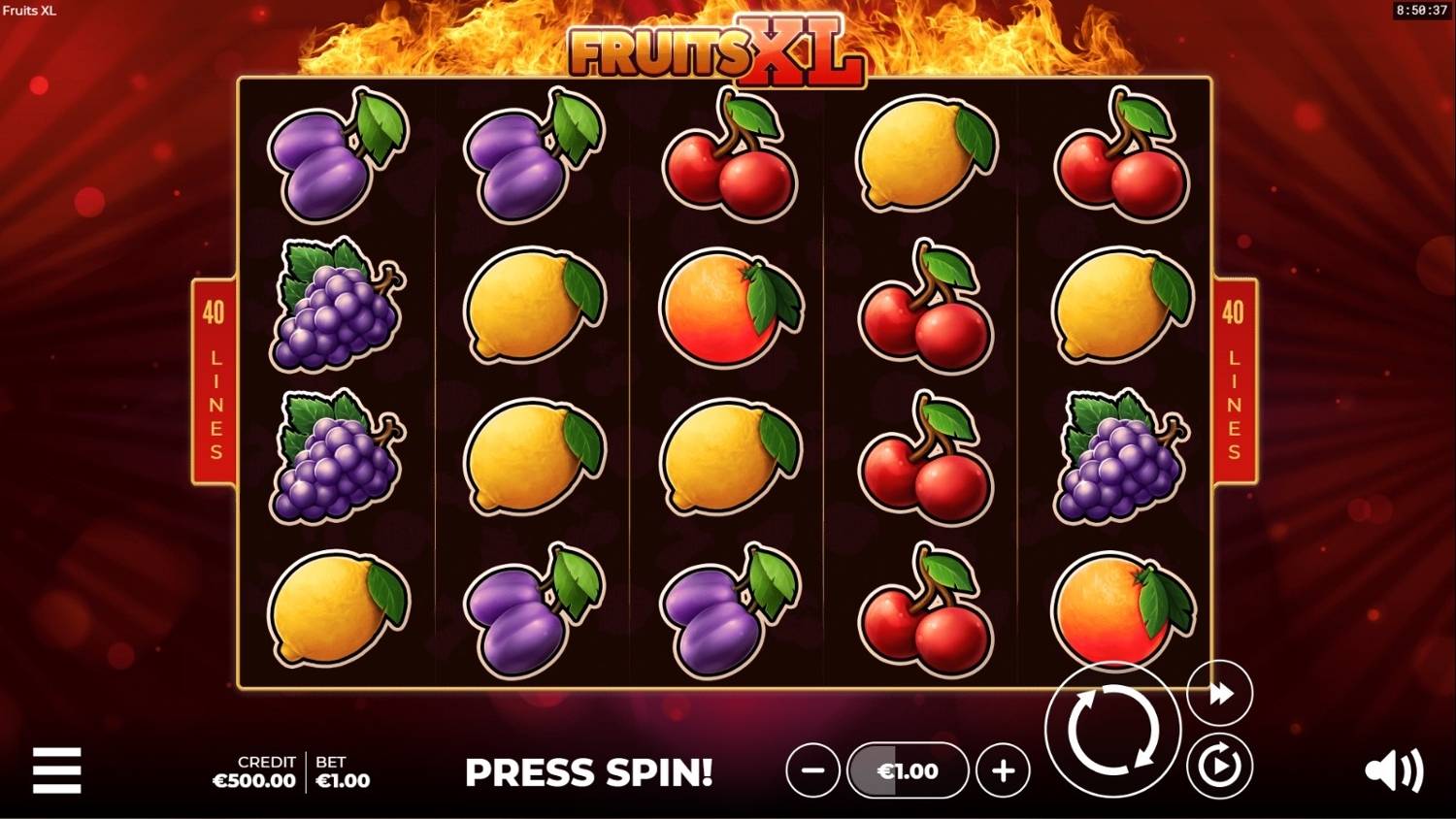Decrease the bet with the minus button
Viewport: 1456px width, 819px height.
point(812,770)
